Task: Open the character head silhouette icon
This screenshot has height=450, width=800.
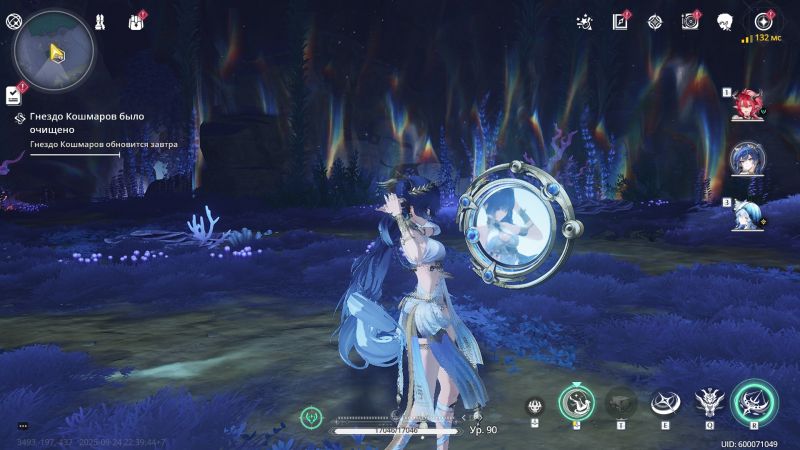Action: [x=725, y=21]
